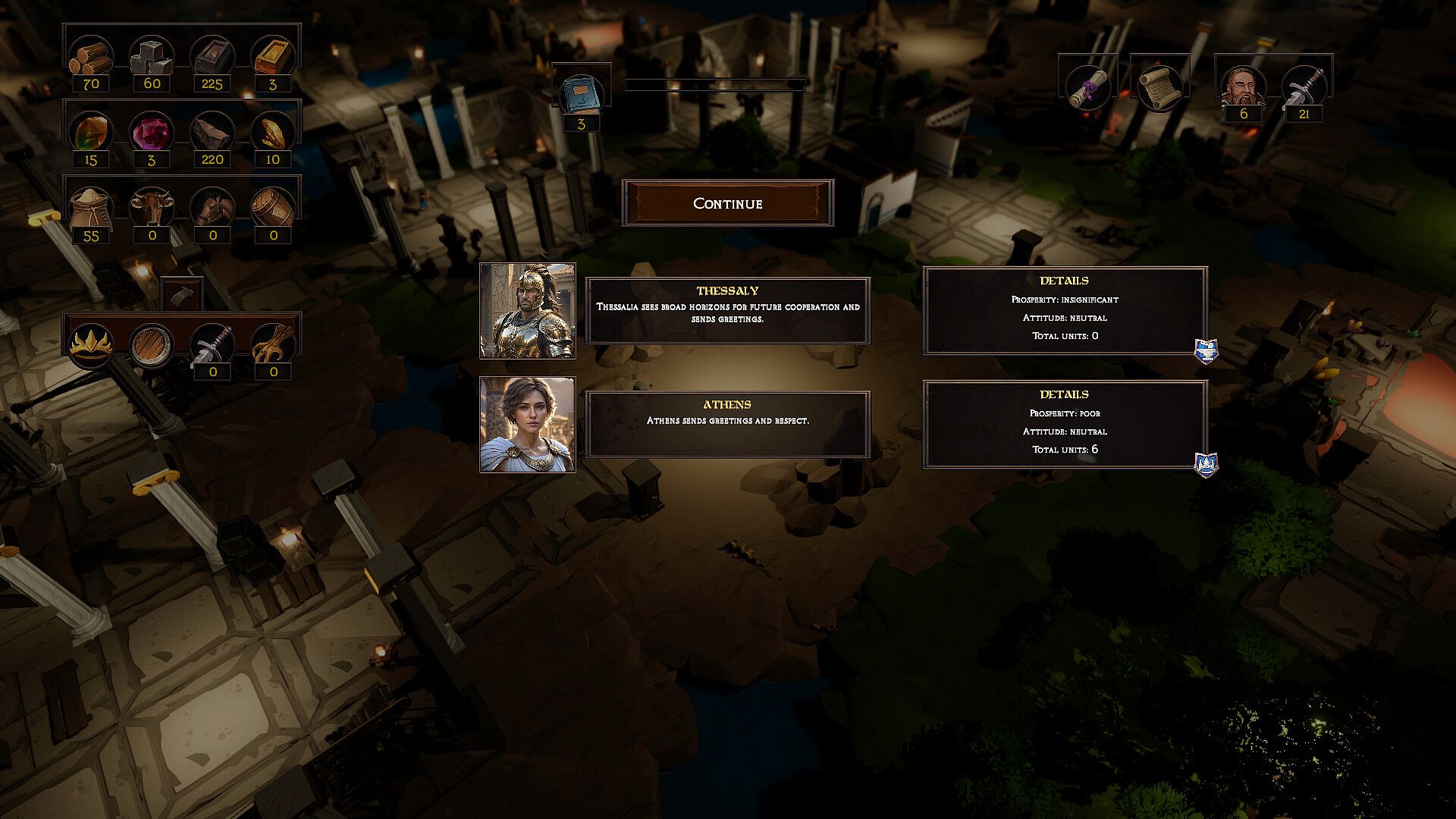Select the Thessaly leader portrait
This screenshot has width=1456, height=819.
coord(528,311)
